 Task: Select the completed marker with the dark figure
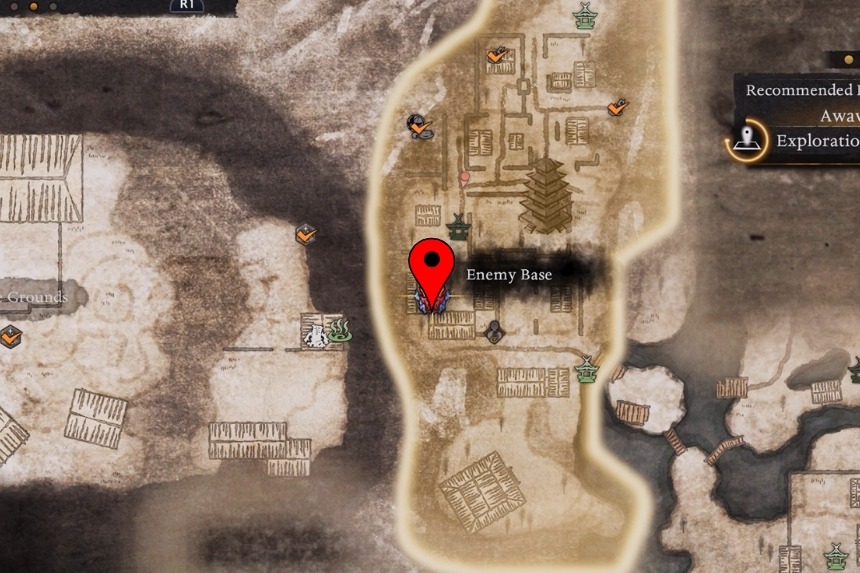point(419,126)
